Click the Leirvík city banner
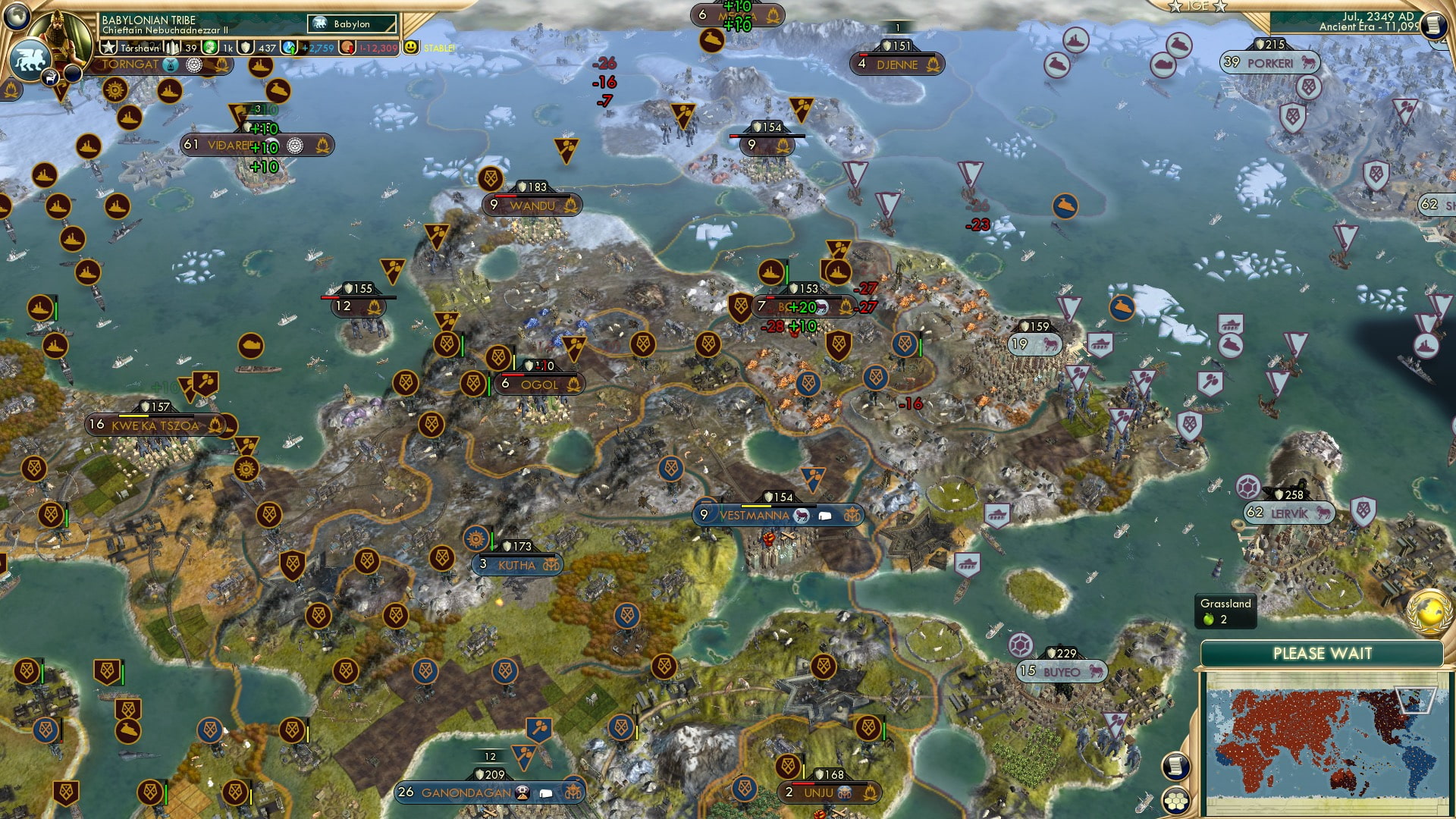This screenshot has width=1456, height=819. pyautogui.click(x=1288, y=513)
